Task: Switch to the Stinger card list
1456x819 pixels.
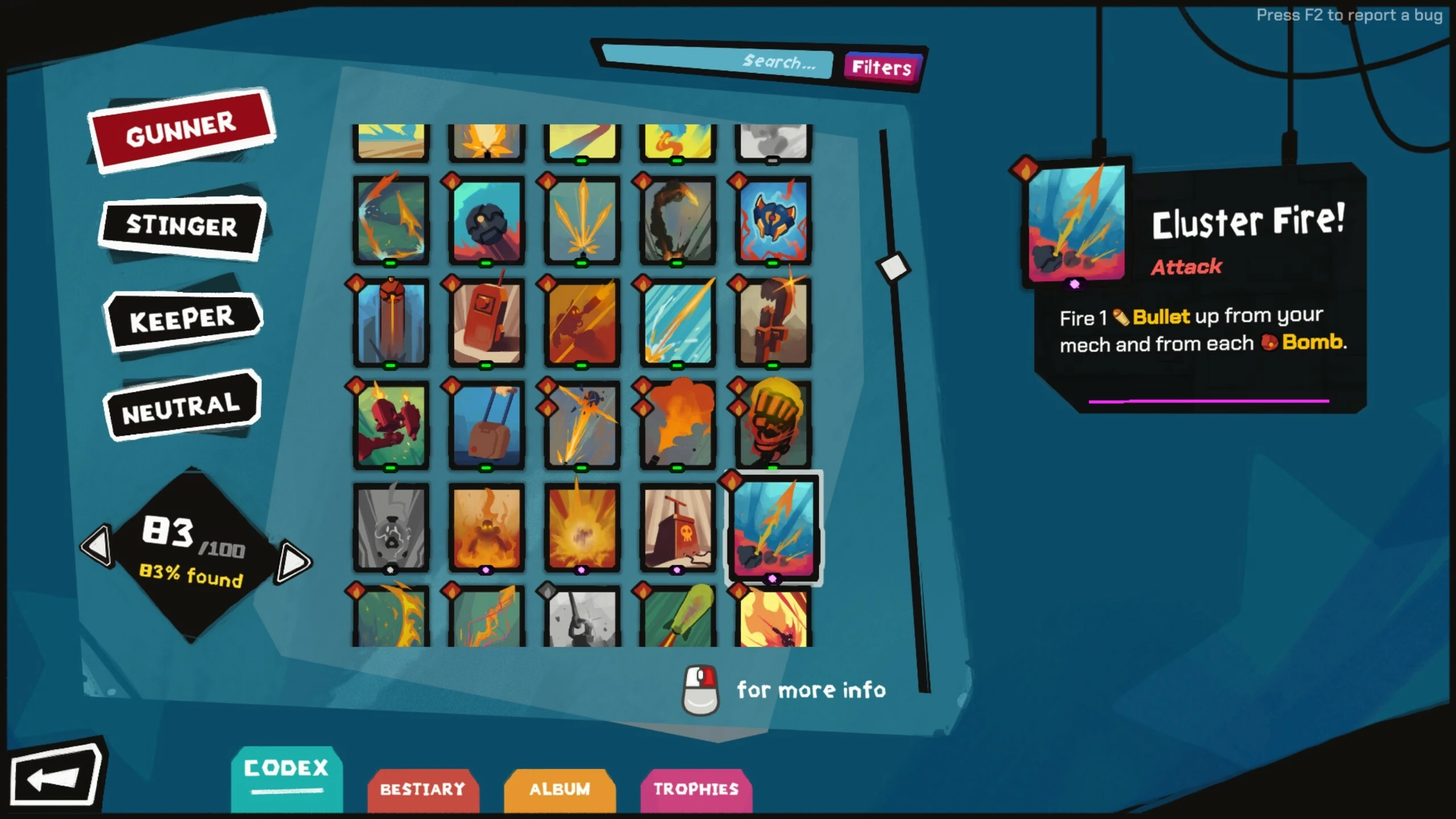Action: point(182,226)
